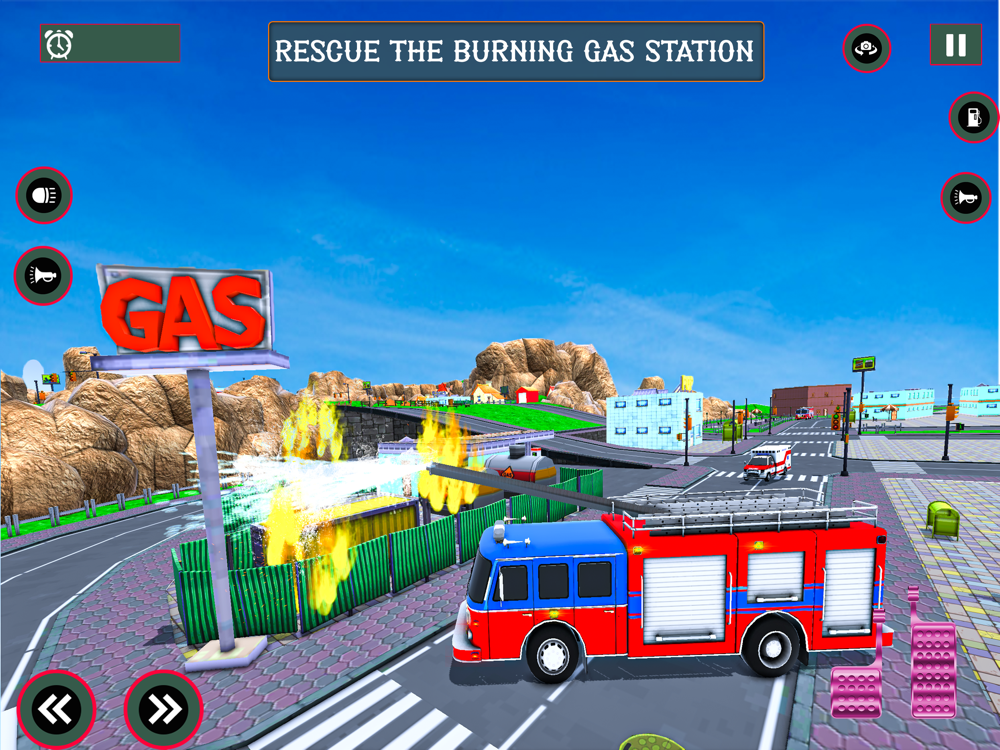Steer right with the right arrow button

[x=163, y=709]
